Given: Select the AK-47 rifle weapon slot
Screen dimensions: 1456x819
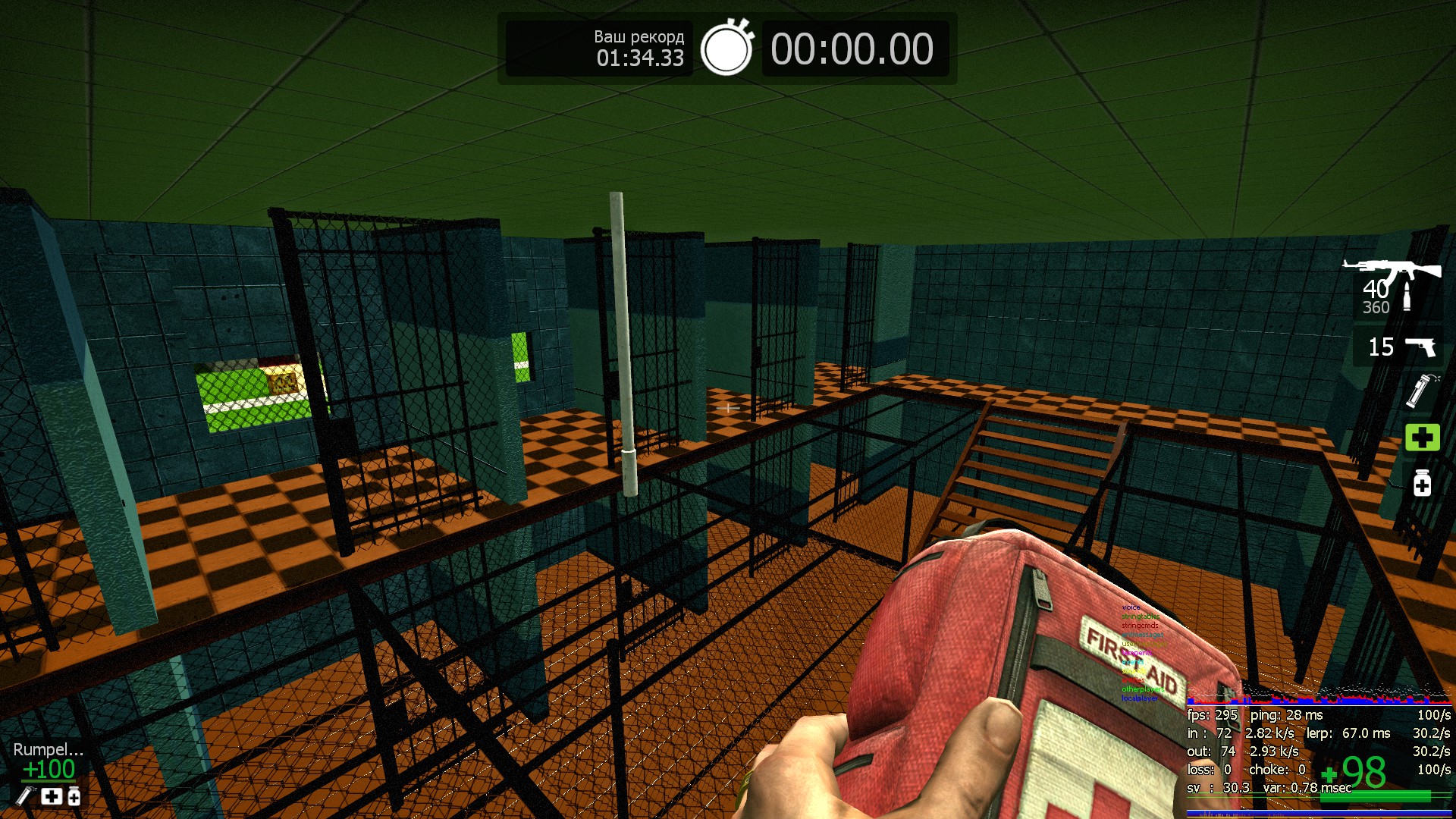Looking at the screenshot, I should click(x=1394, y=287).
